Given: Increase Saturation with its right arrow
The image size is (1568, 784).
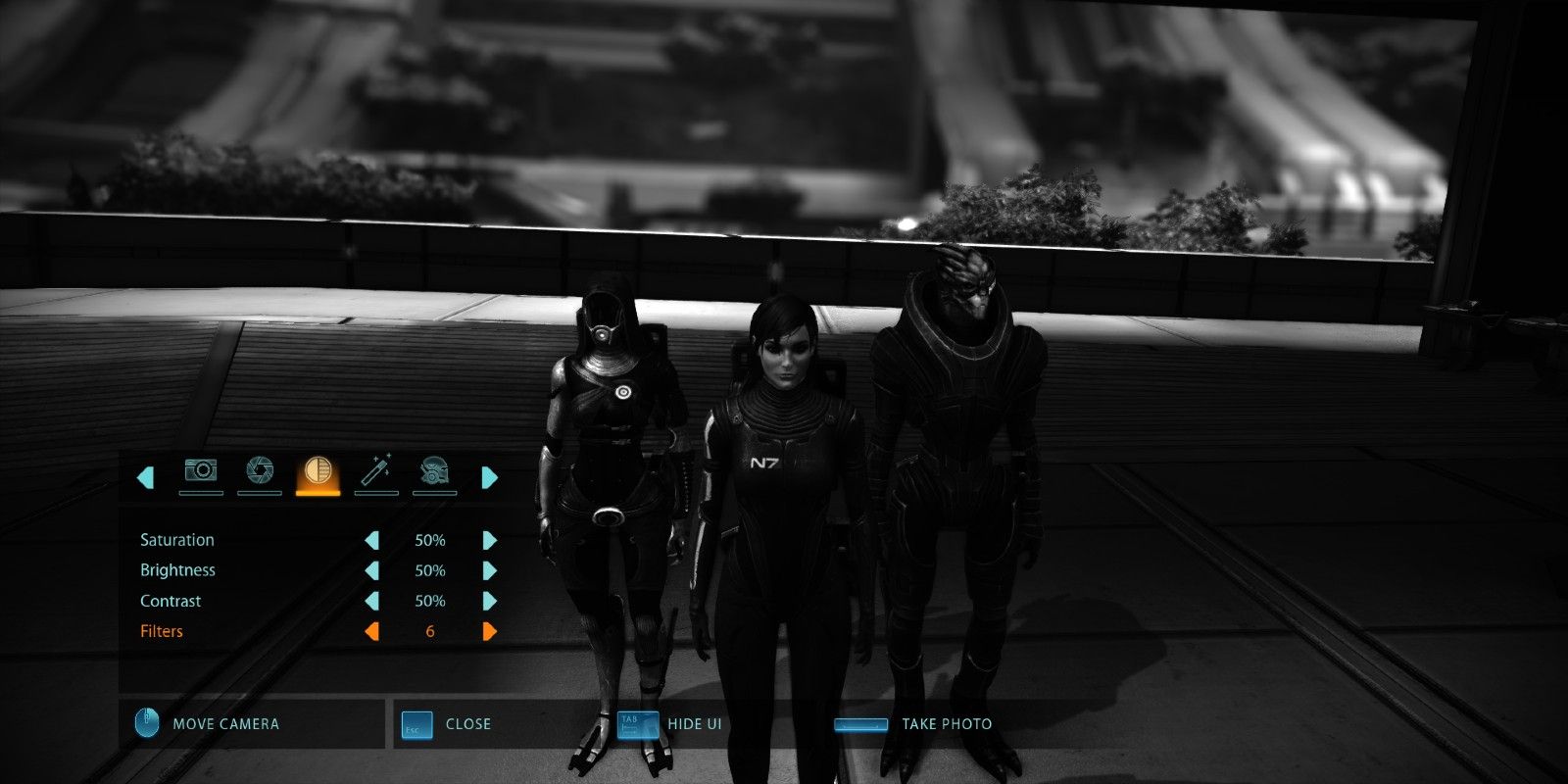Looking at the screenshot, I should [x=488, y=539].
